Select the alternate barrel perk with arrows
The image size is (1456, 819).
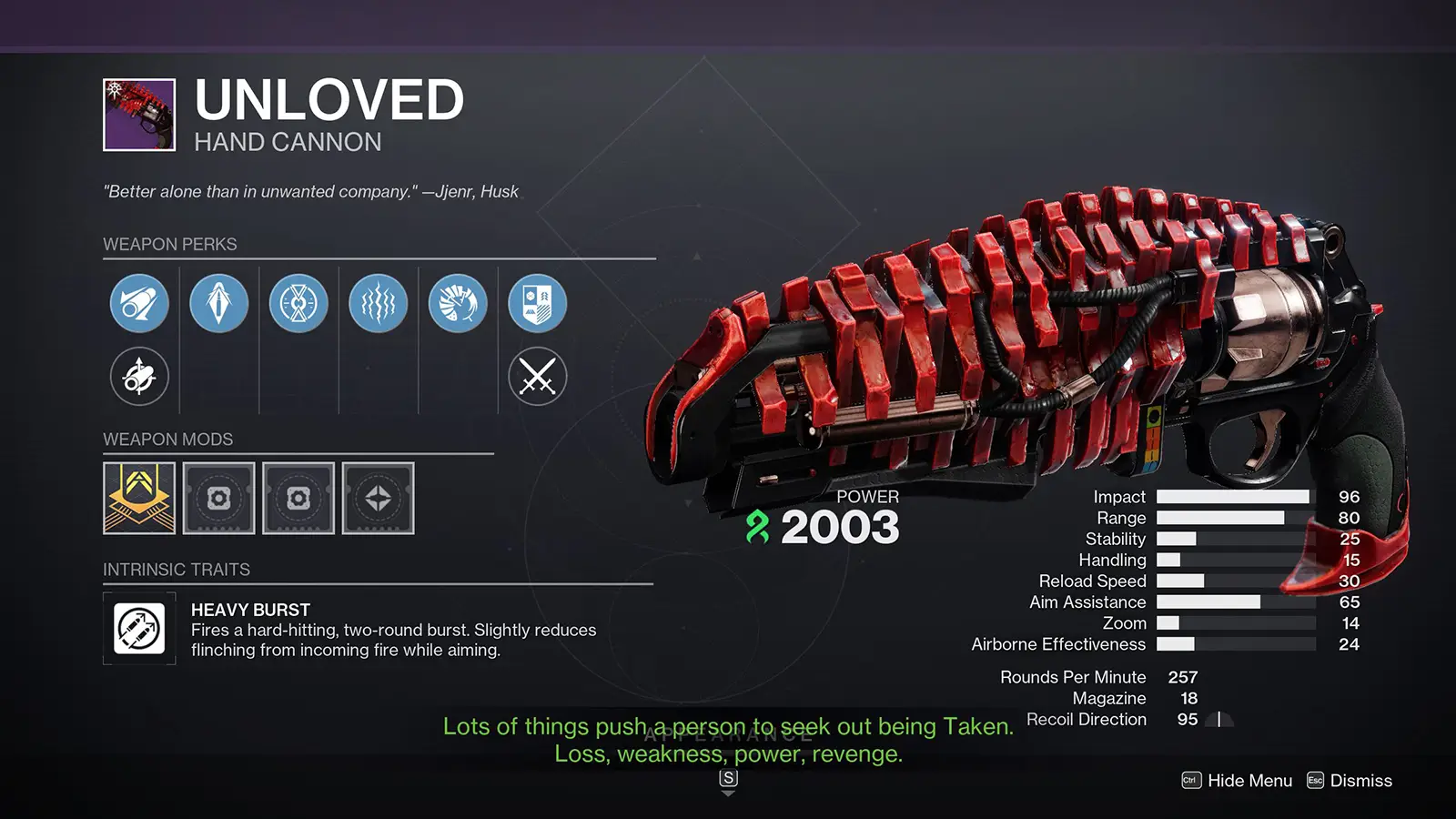139,376
